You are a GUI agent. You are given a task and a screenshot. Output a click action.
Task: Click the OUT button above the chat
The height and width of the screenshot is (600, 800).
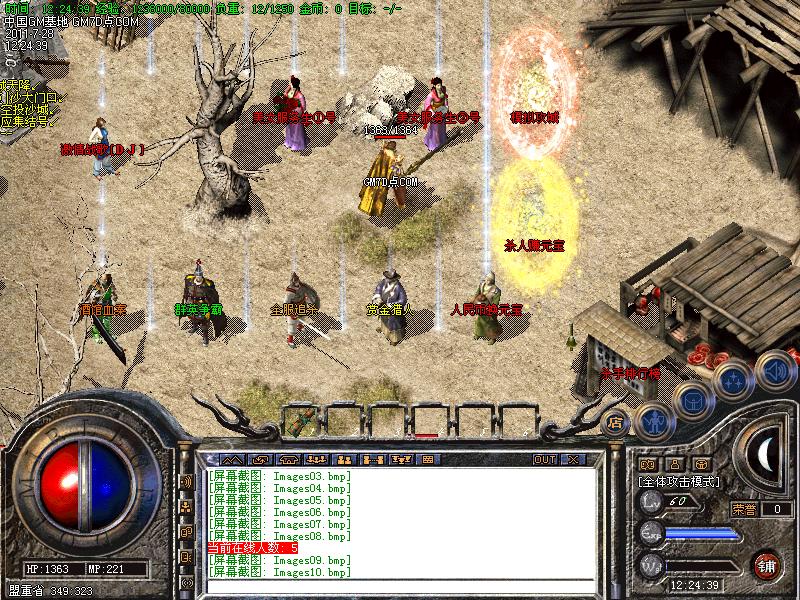(x=544, y=459)
